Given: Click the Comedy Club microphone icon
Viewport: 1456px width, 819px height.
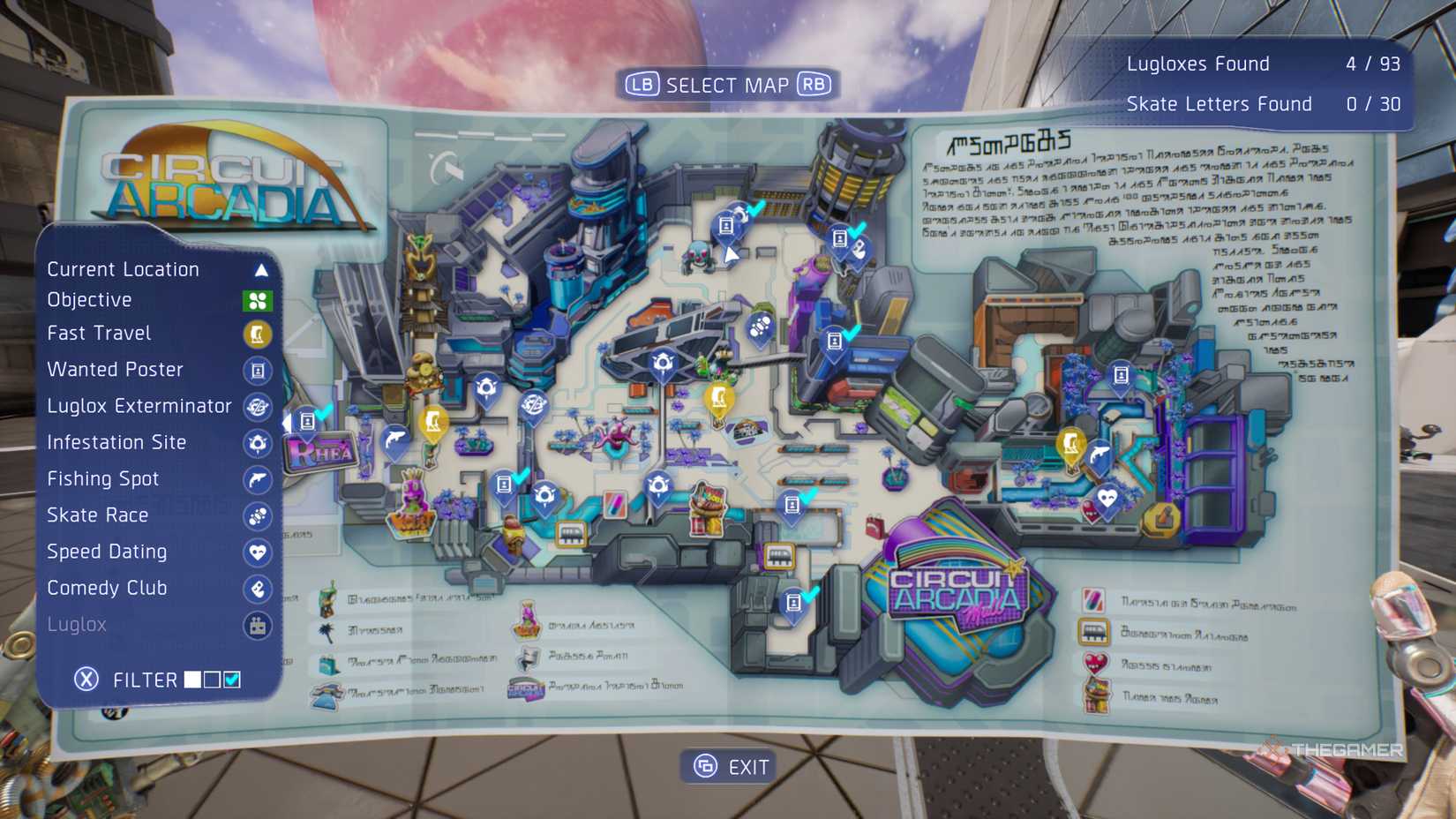Looking at the screenshot, I should click(x=257, y=589).
